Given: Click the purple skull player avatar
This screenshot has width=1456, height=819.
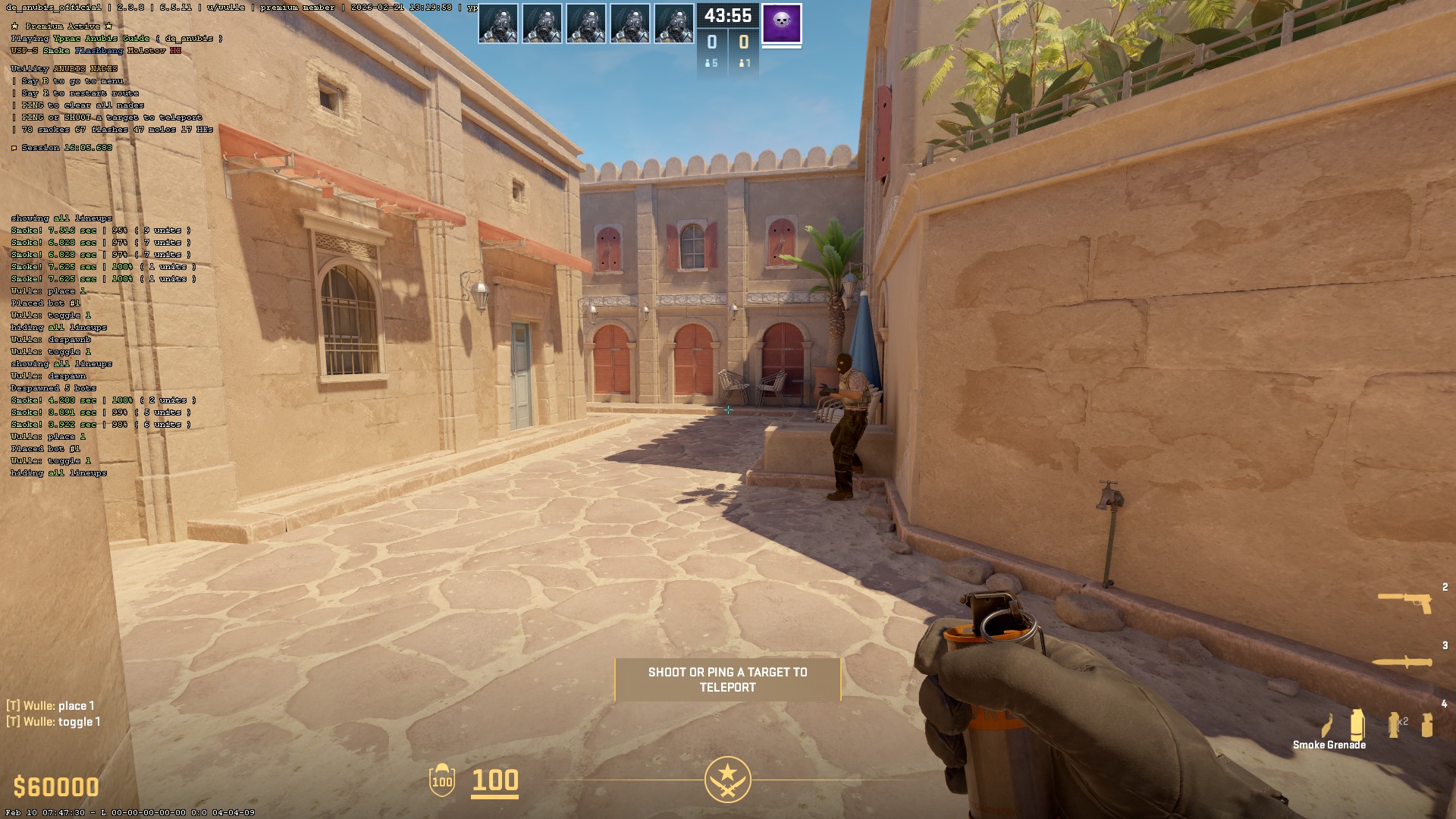Looking at the screenshot, I should pyautogui.click(x=781, y=24).
